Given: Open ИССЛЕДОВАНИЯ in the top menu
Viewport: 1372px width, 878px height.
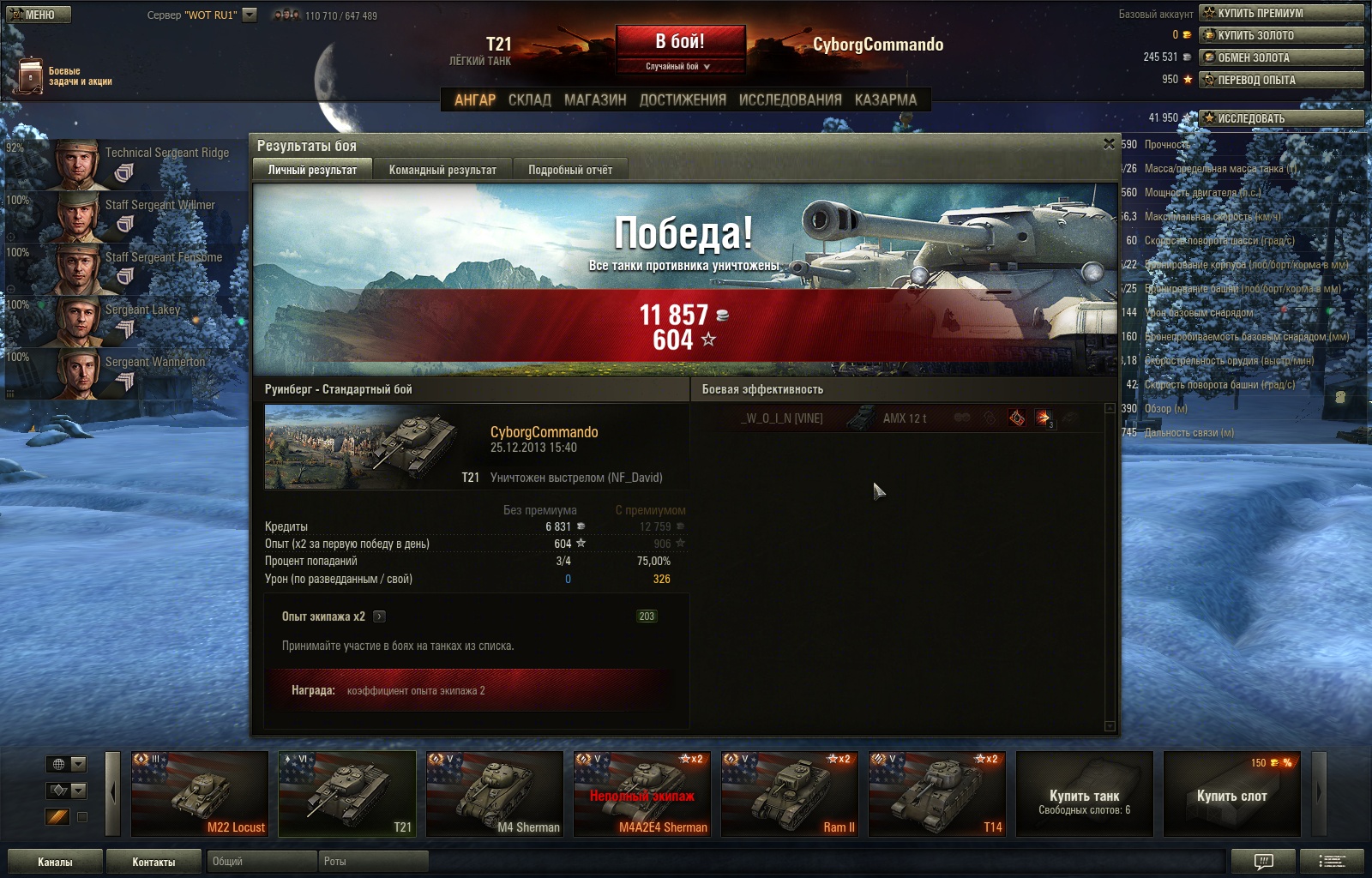Looking at the screenshot, I should [x=790, y=99].
